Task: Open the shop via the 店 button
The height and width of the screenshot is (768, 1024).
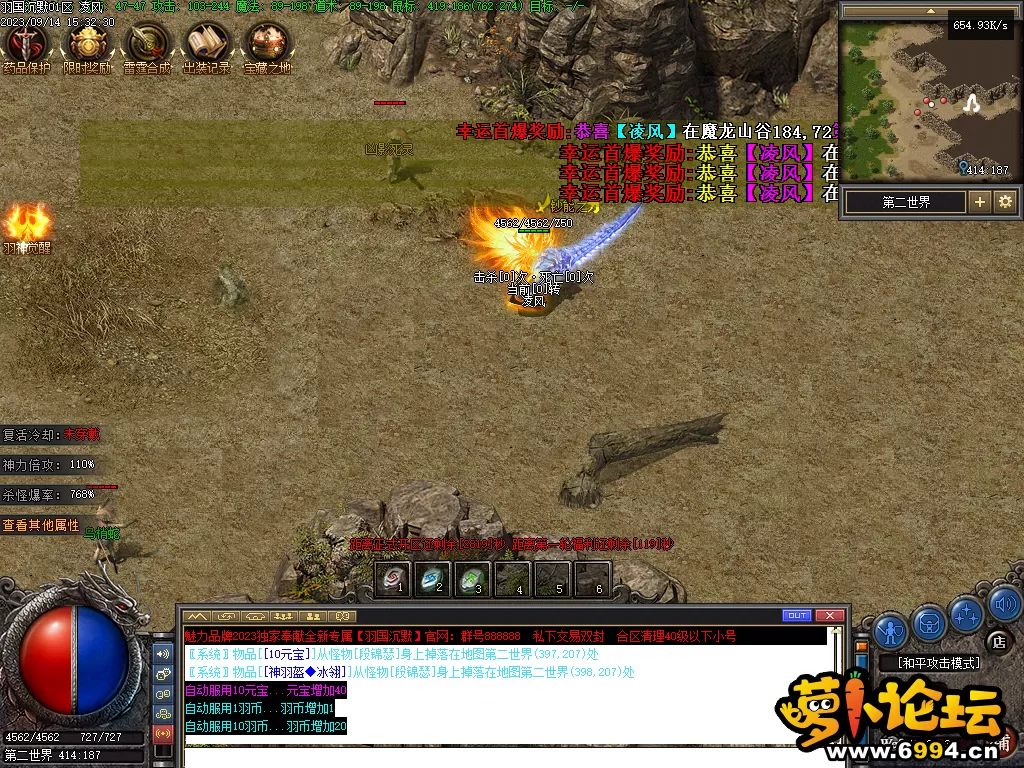Action: tap(997, 641)
